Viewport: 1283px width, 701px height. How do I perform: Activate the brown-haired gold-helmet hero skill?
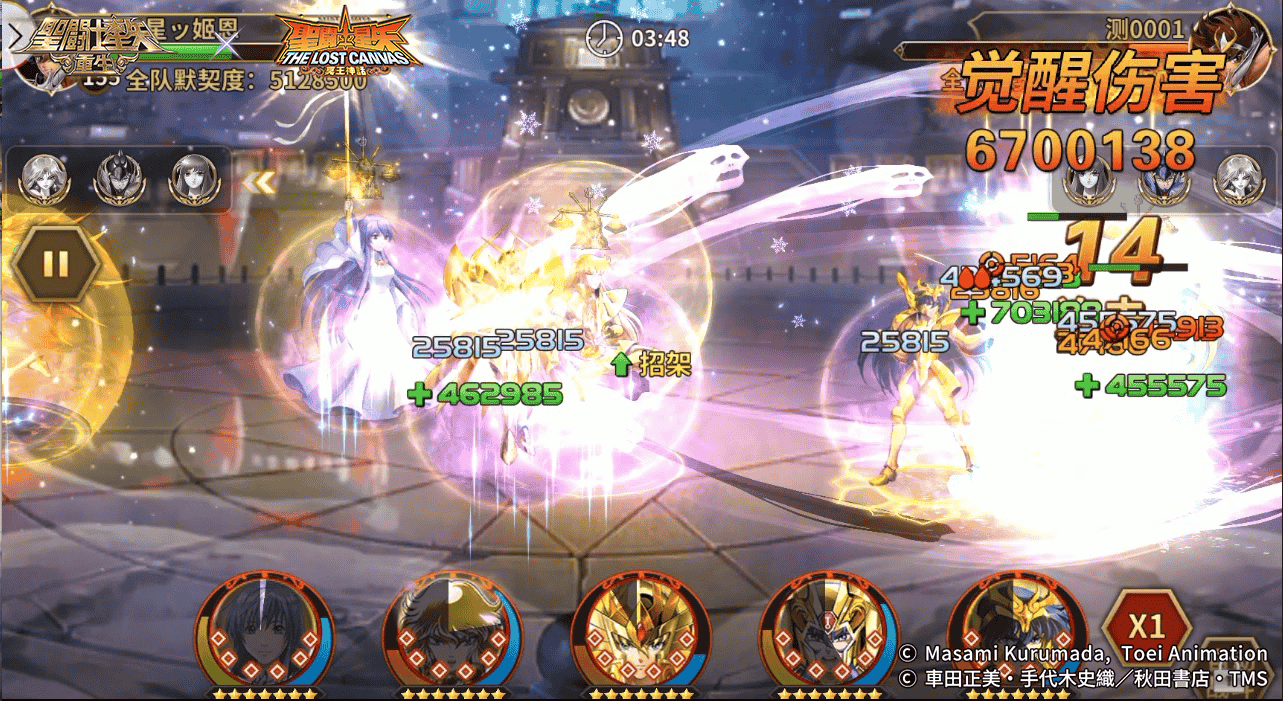tap(452, 630)
